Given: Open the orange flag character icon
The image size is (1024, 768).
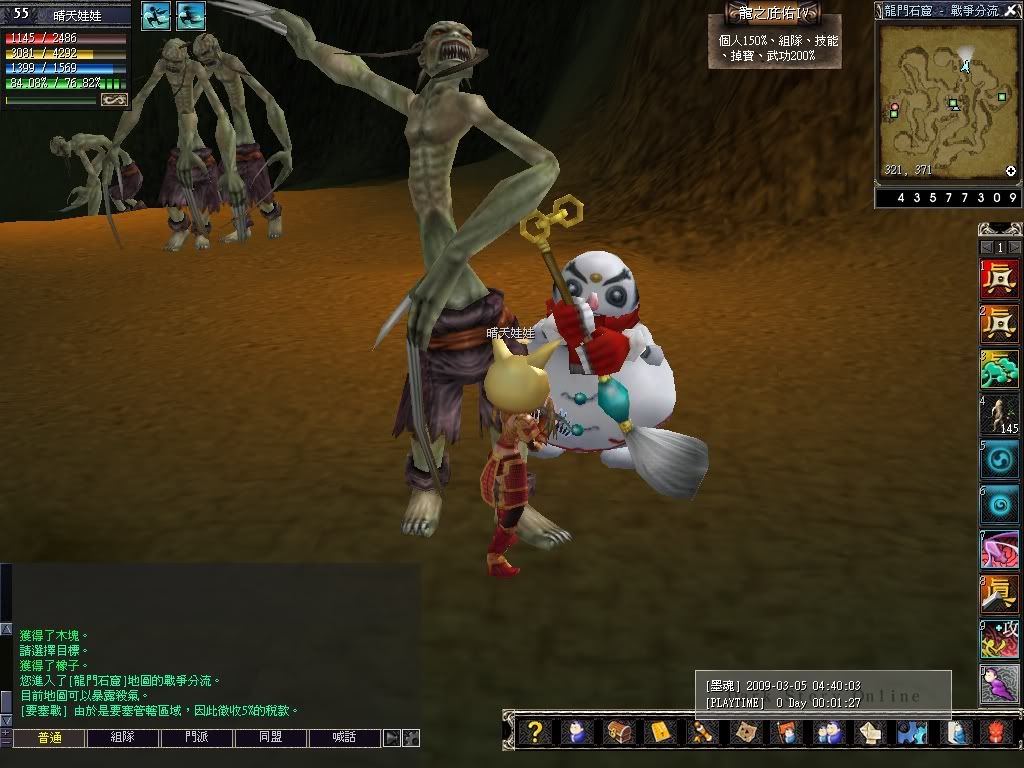Looking at the screenshot, I should [785, 732].
